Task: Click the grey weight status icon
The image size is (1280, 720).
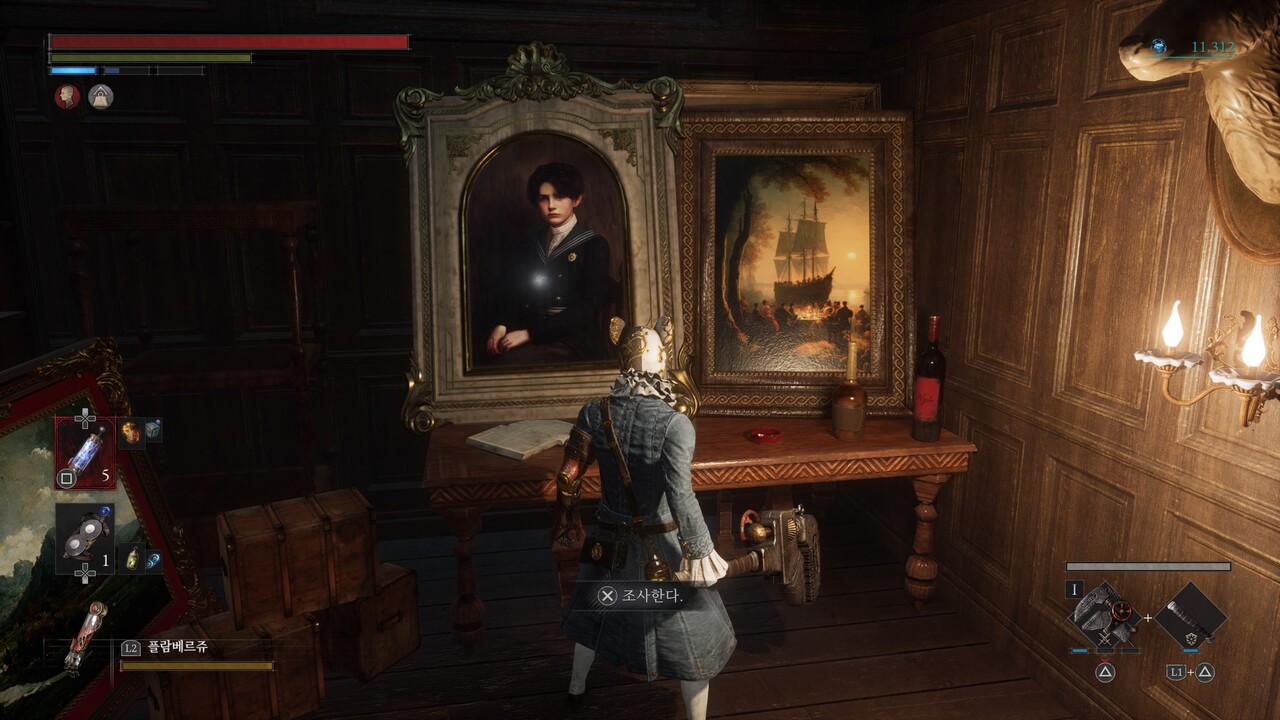Action: 101,96
